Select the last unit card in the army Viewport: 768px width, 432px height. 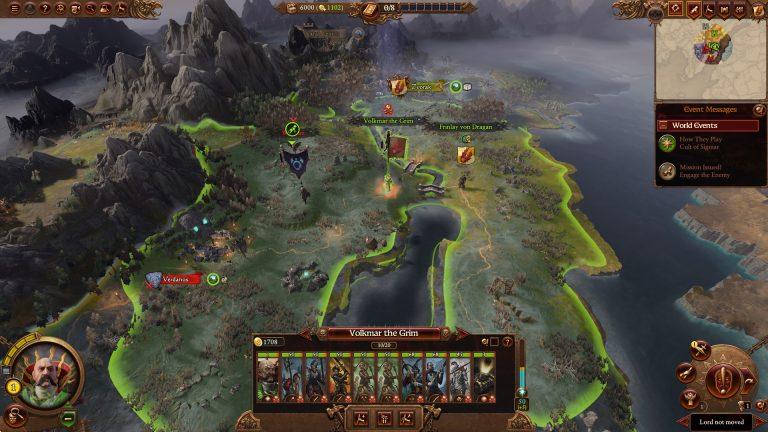click(484, 376)
